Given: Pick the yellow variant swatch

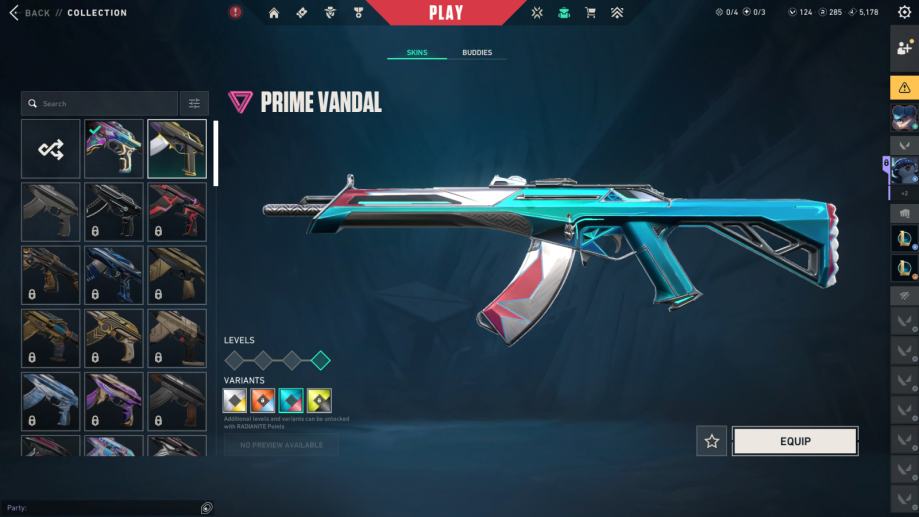Looking at the screenshot, I should click(x=319, y=401).
